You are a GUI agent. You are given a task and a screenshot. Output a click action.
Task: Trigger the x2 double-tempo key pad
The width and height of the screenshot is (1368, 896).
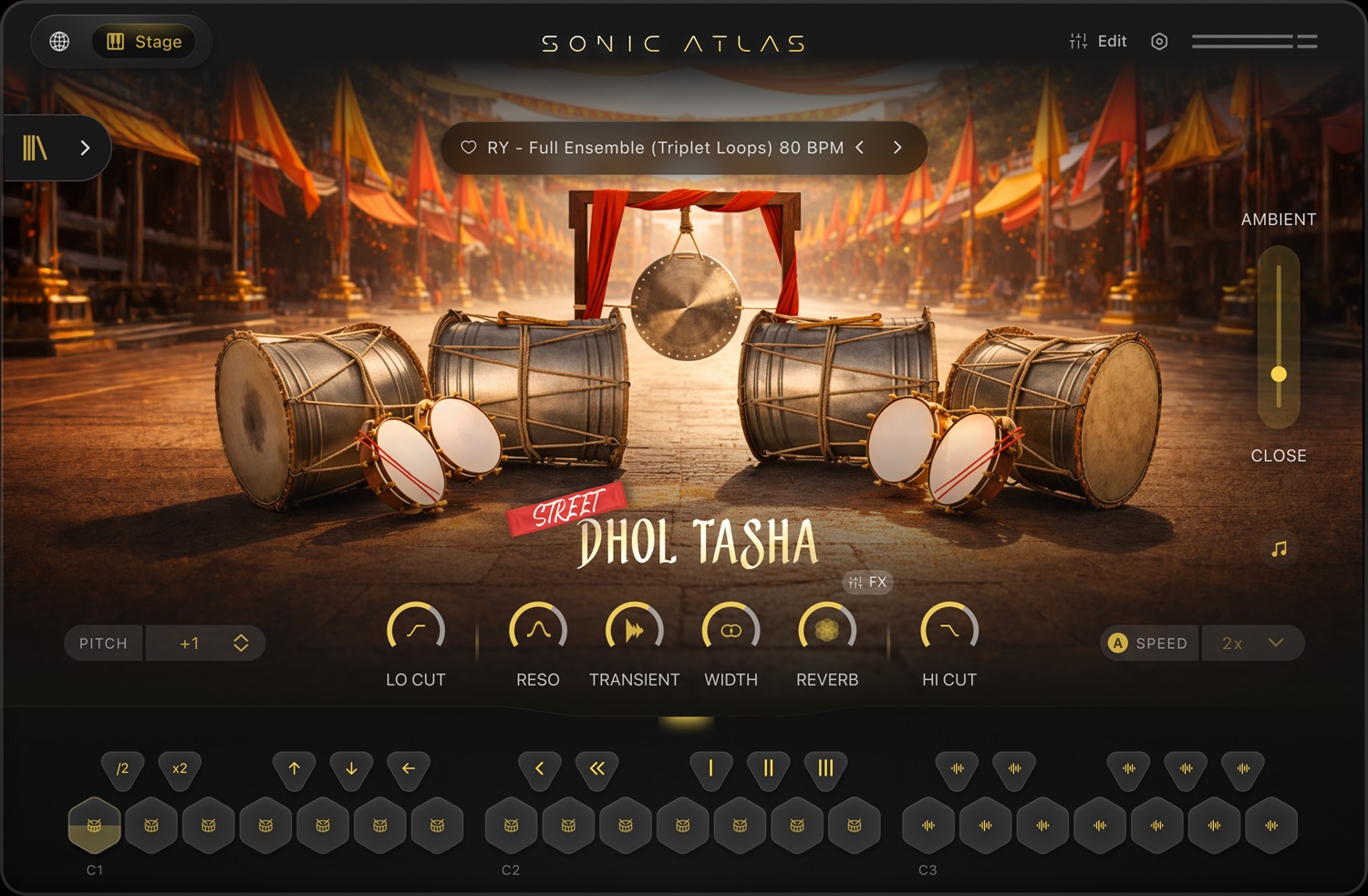click(180, 769)
